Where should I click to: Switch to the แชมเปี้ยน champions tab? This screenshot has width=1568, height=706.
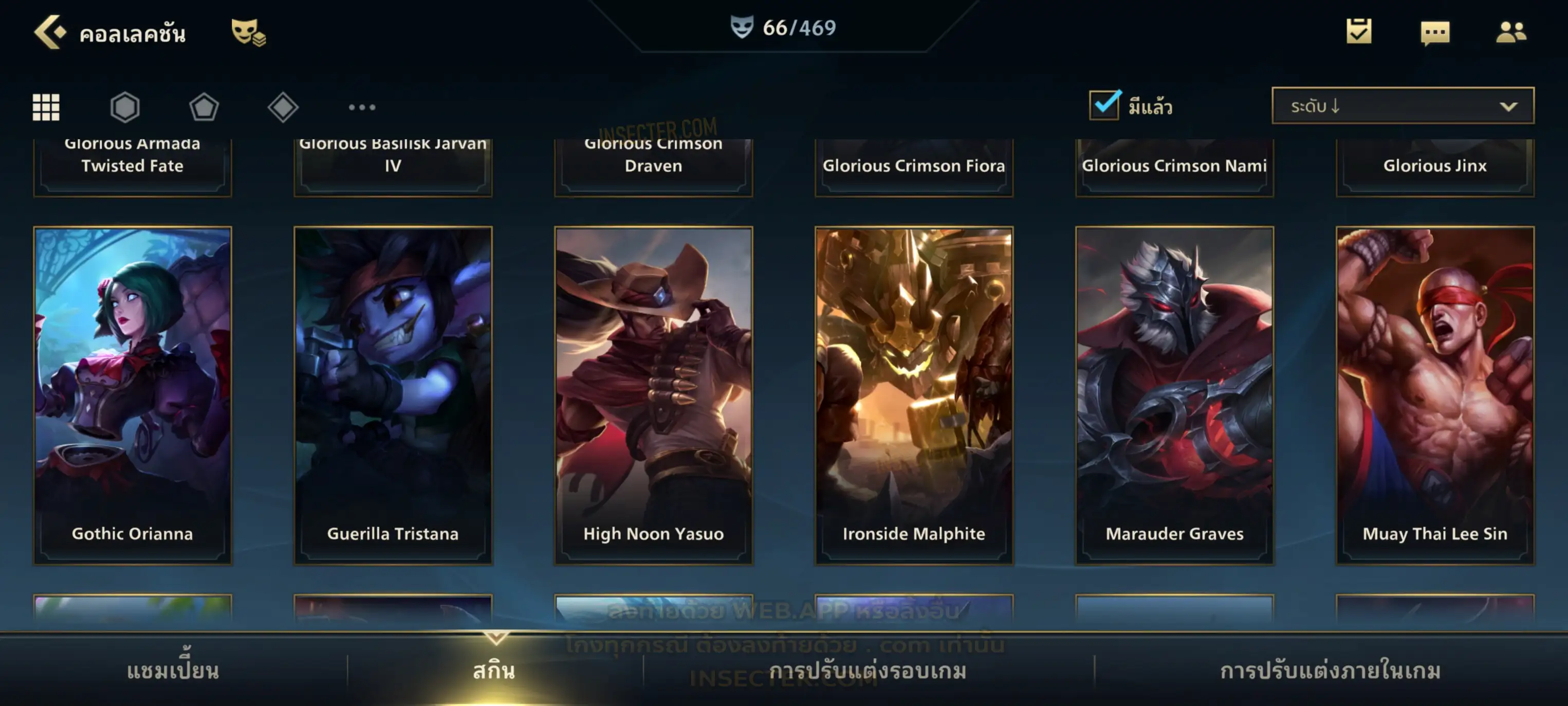[x=173, y=671]
